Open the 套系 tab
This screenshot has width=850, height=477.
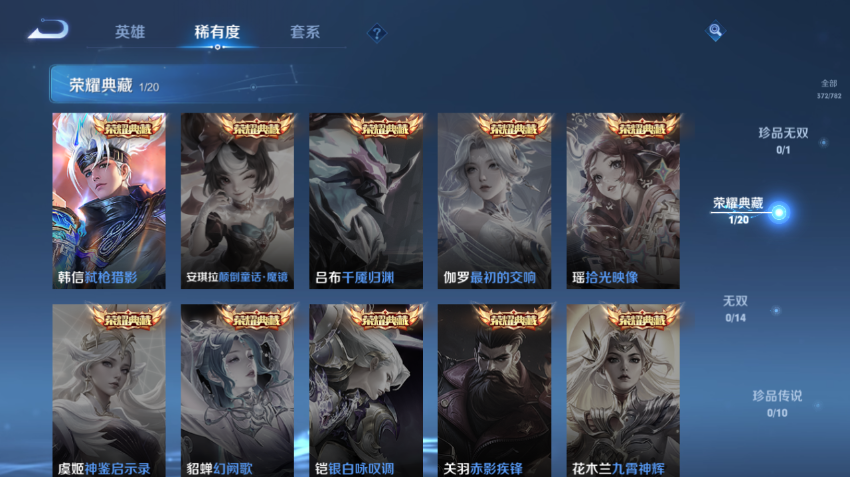(x=305, y=32)
